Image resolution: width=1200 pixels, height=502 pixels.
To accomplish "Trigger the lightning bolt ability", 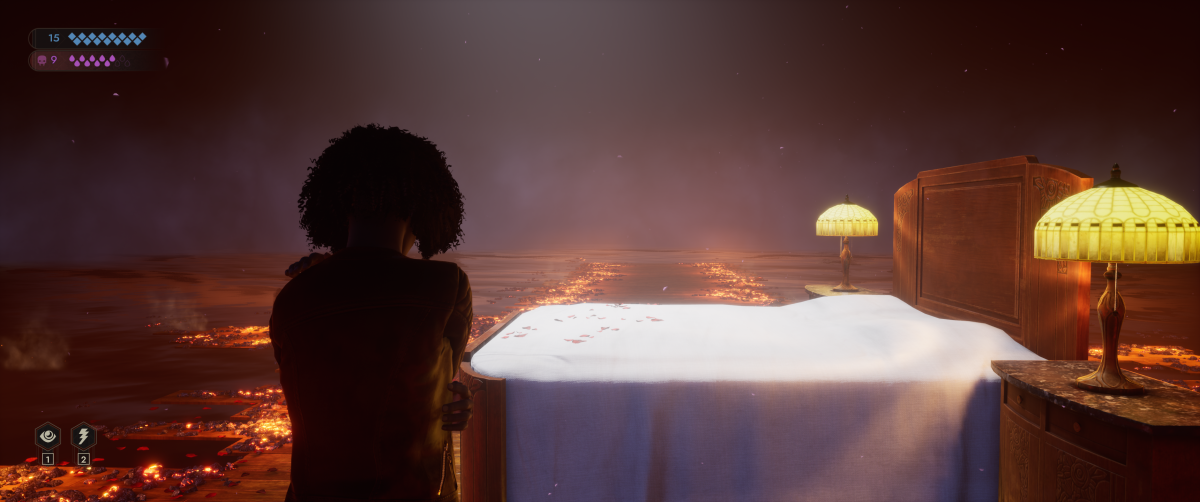I will point(84,436).
